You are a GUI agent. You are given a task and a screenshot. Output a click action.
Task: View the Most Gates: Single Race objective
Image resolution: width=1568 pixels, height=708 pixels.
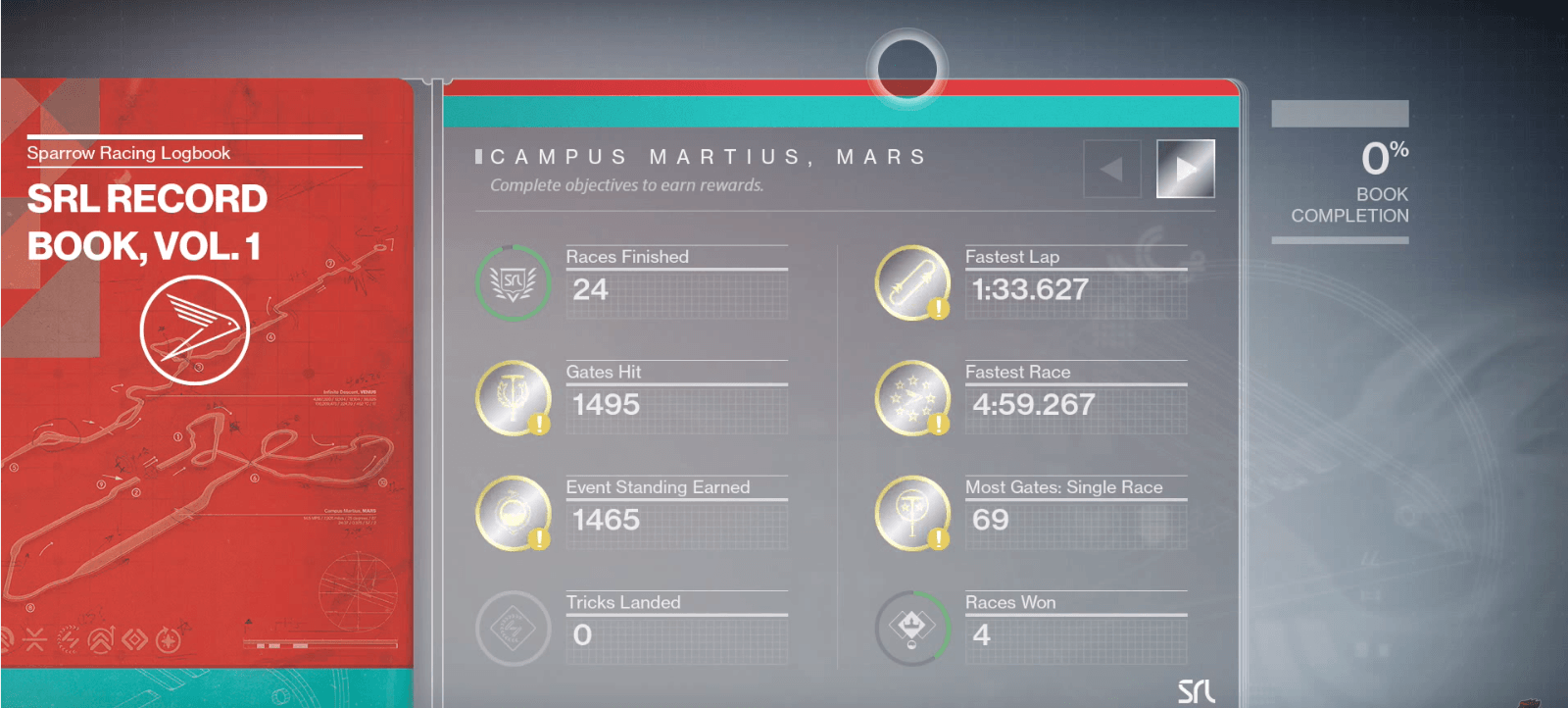pyautogui.click(x=912, y=513)
